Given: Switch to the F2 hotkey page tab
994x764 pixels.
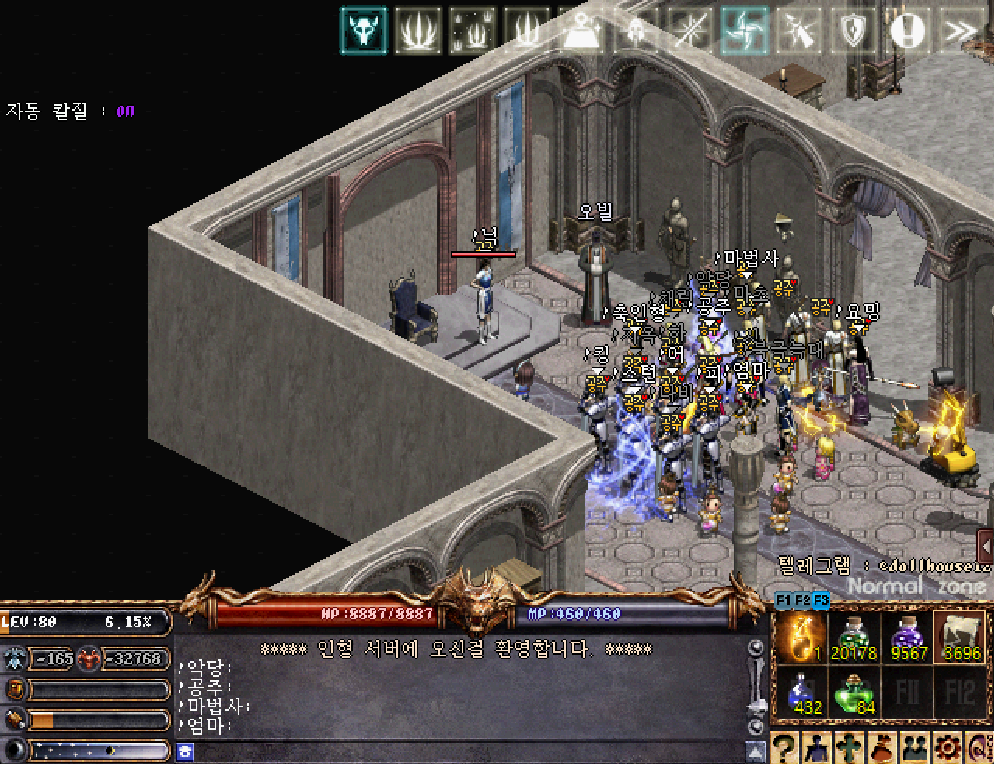Looking at the screenshot, I should pyautogui.click(x=802, y=600).
